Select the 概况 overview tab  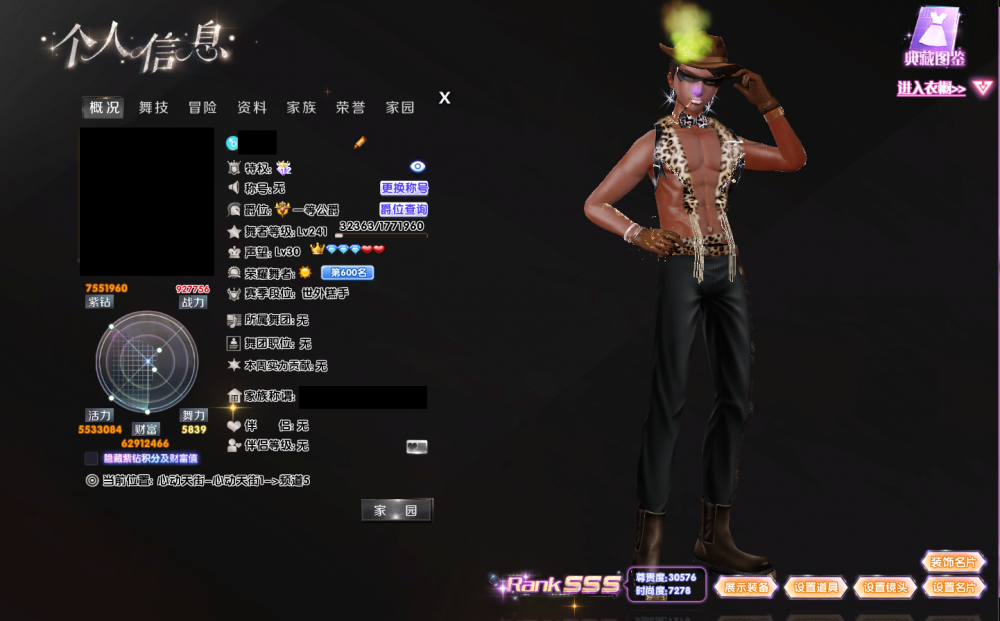click(x=104, y=108)
